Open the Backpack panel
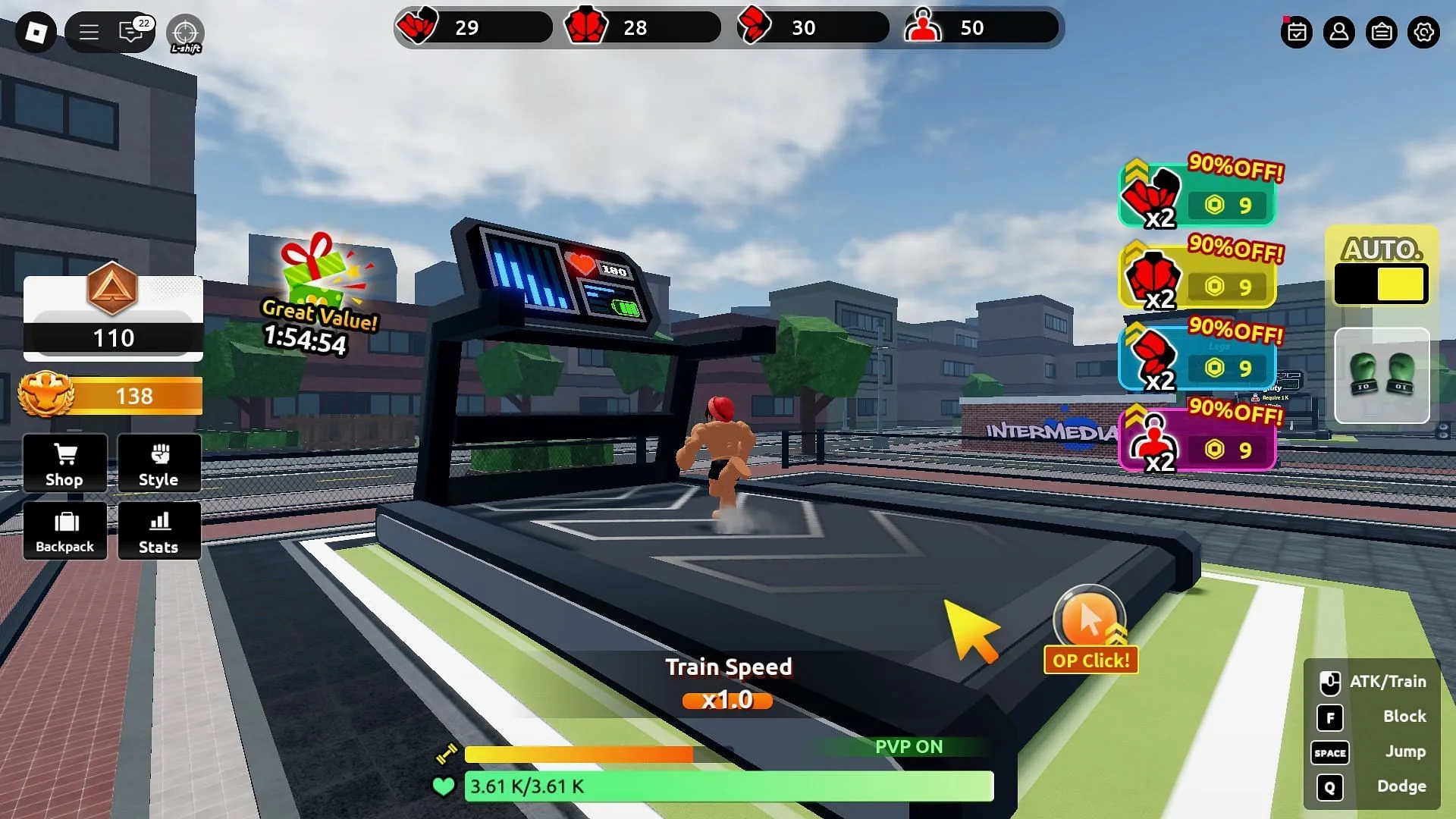The height and width of the screenshot is (819, 1456). 64,531
